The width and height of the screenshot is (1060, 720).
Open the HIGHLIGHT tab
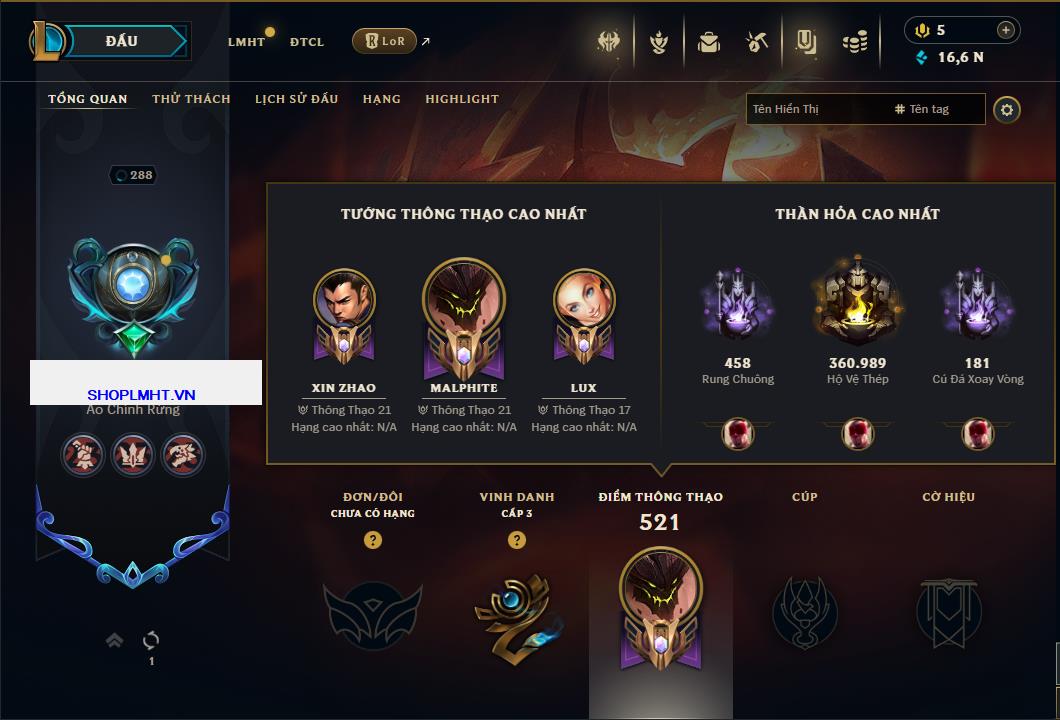click(x=462, y=99)
